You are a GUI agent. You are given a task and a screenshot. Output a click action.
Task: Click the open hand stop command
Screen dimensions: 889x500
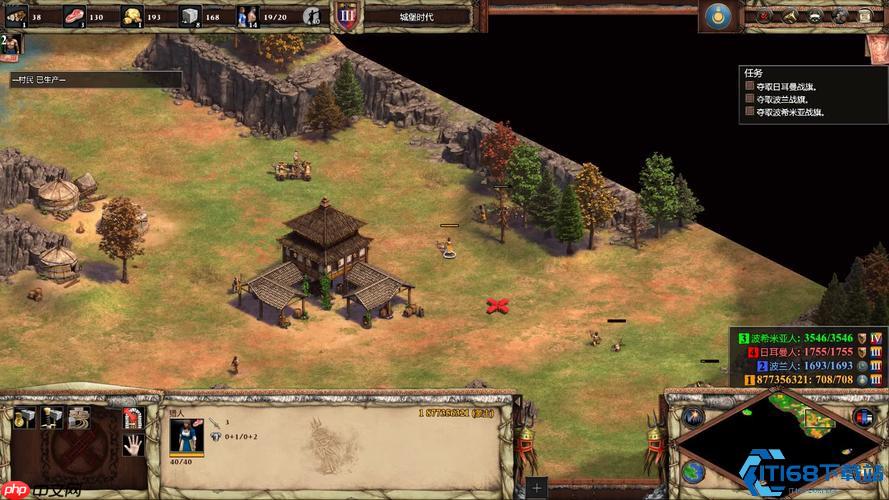point(133,445)
